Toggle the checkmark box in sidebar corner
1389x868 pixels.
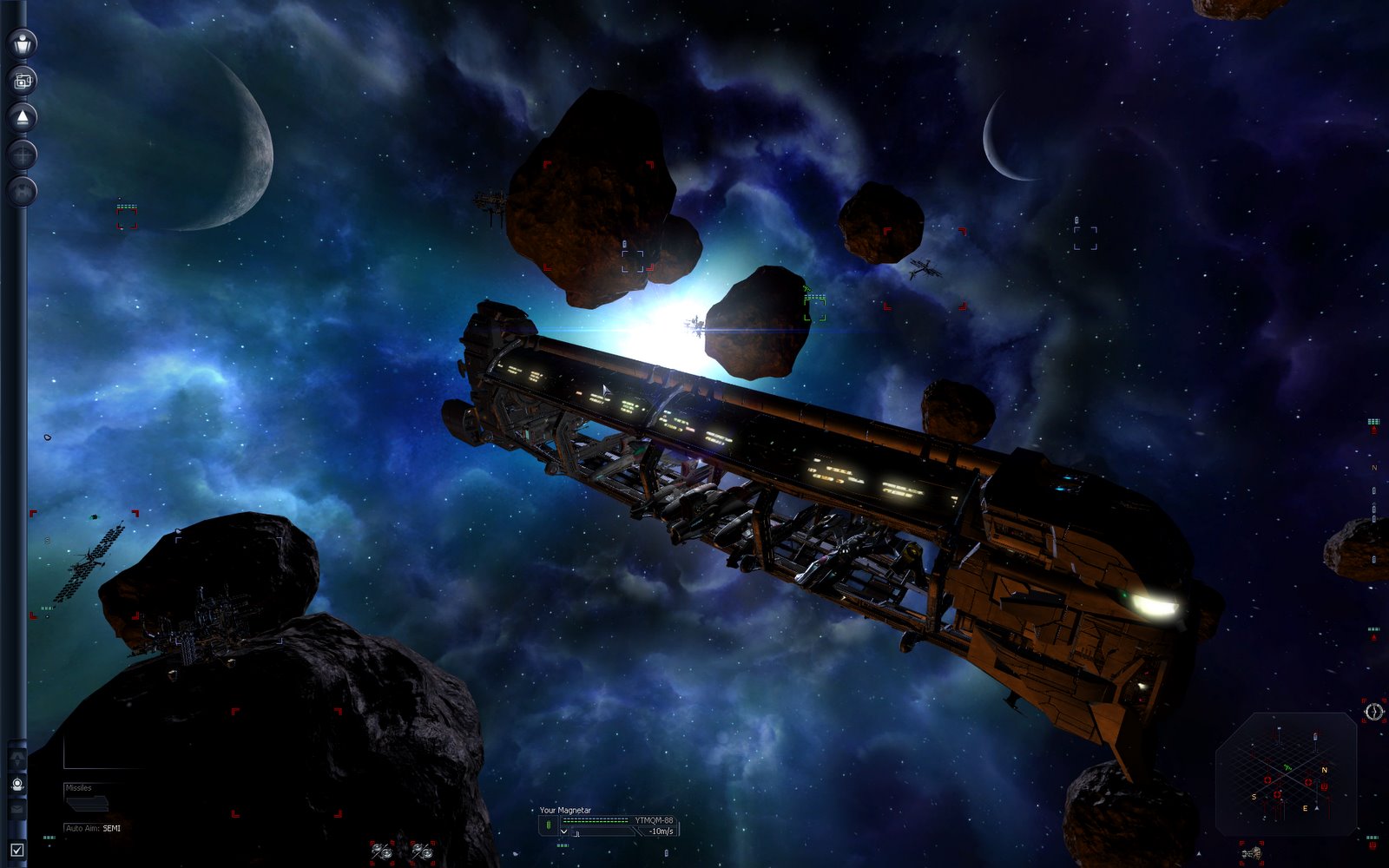pyautogui.click(x=17, y=850)
